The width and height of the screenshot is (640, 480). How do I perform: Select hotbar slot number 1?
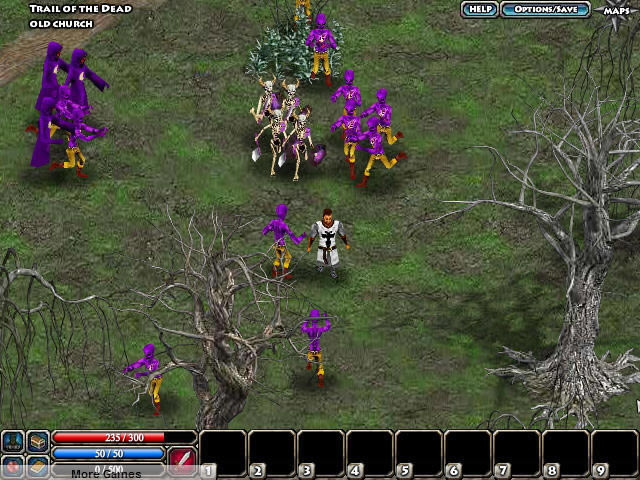[222, 452]
